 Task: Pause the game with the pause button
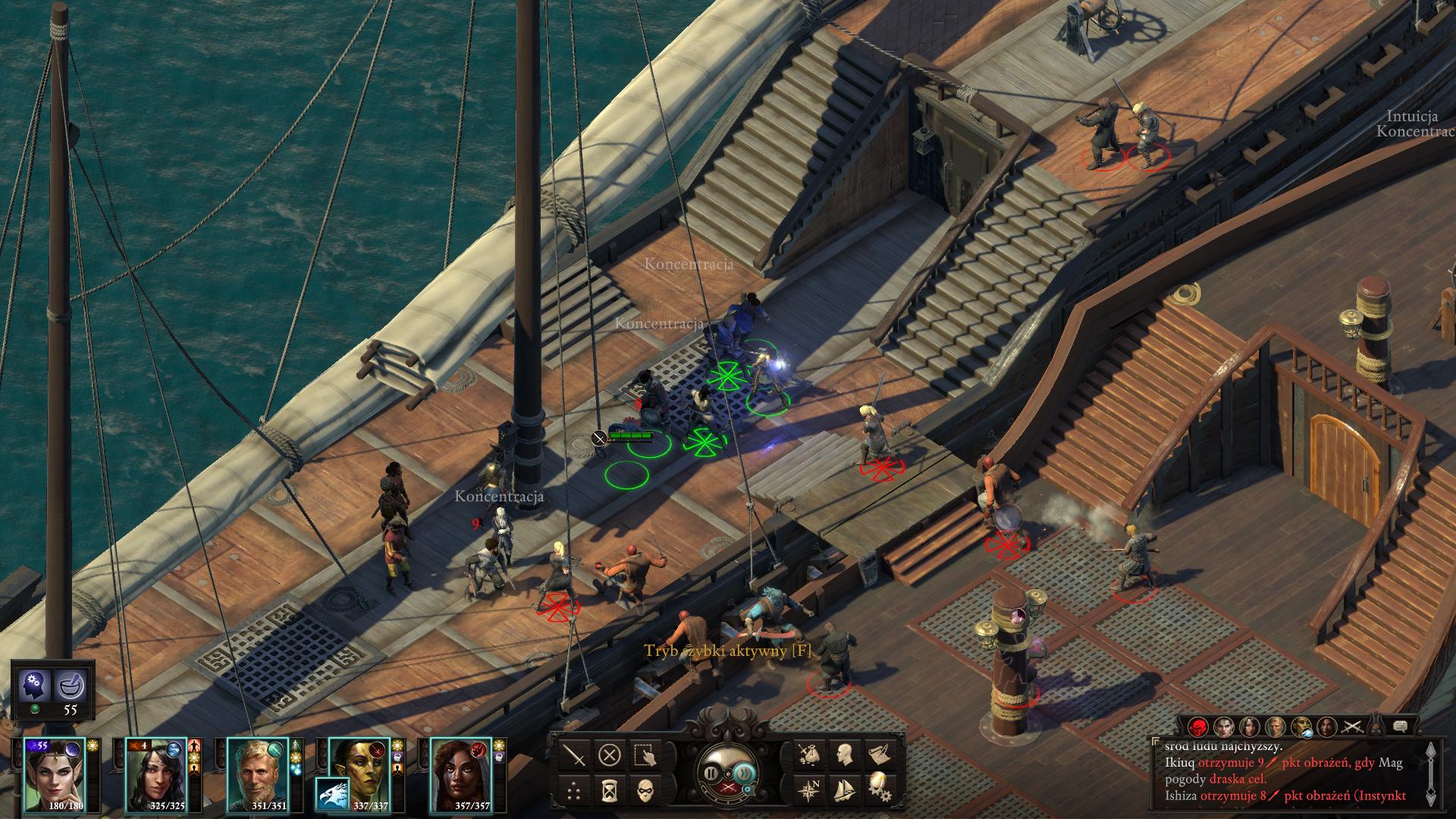coord(711,773)
